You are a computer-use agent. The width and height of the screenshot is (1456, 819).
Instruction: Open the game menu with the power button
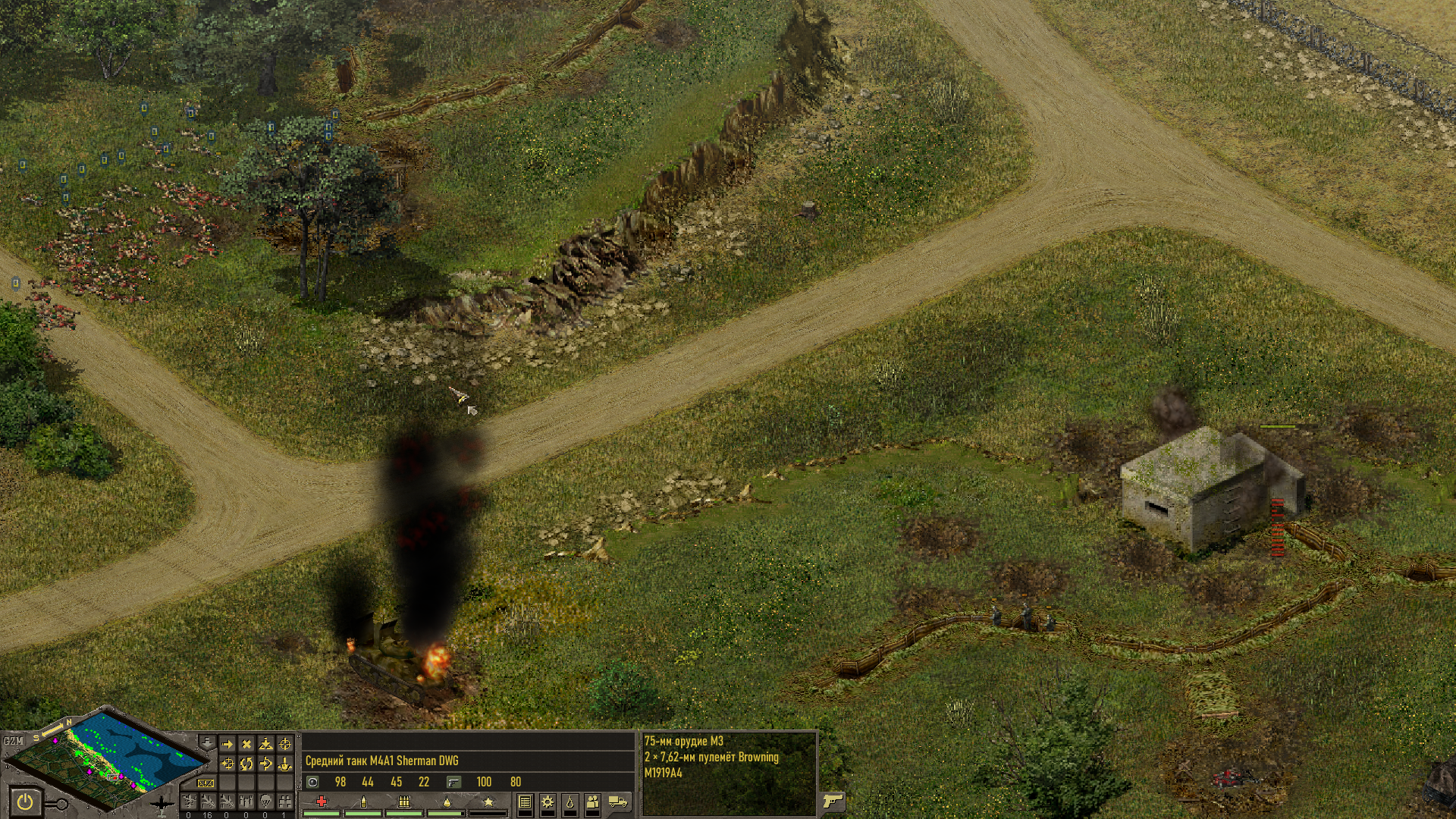[26, 801]
